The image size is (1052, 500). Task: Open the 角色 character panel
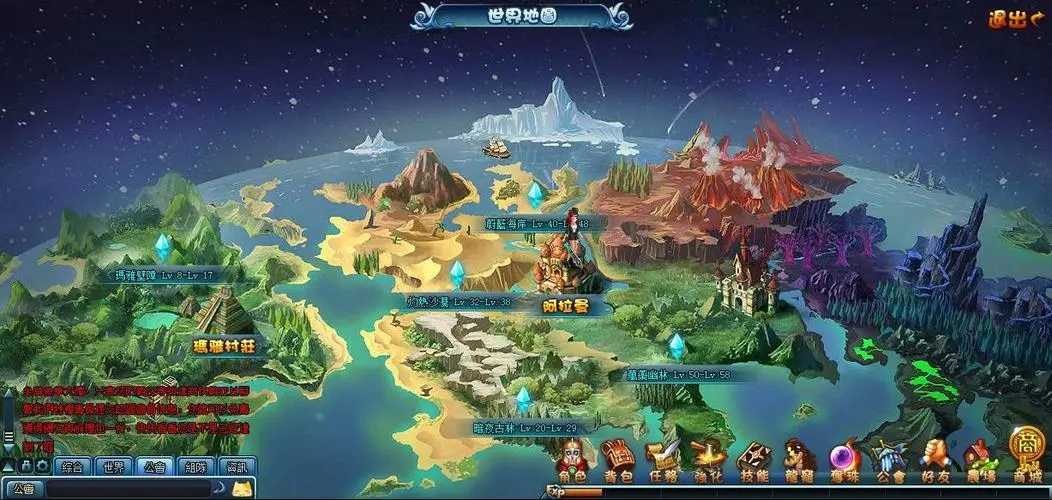coord(573,461)
